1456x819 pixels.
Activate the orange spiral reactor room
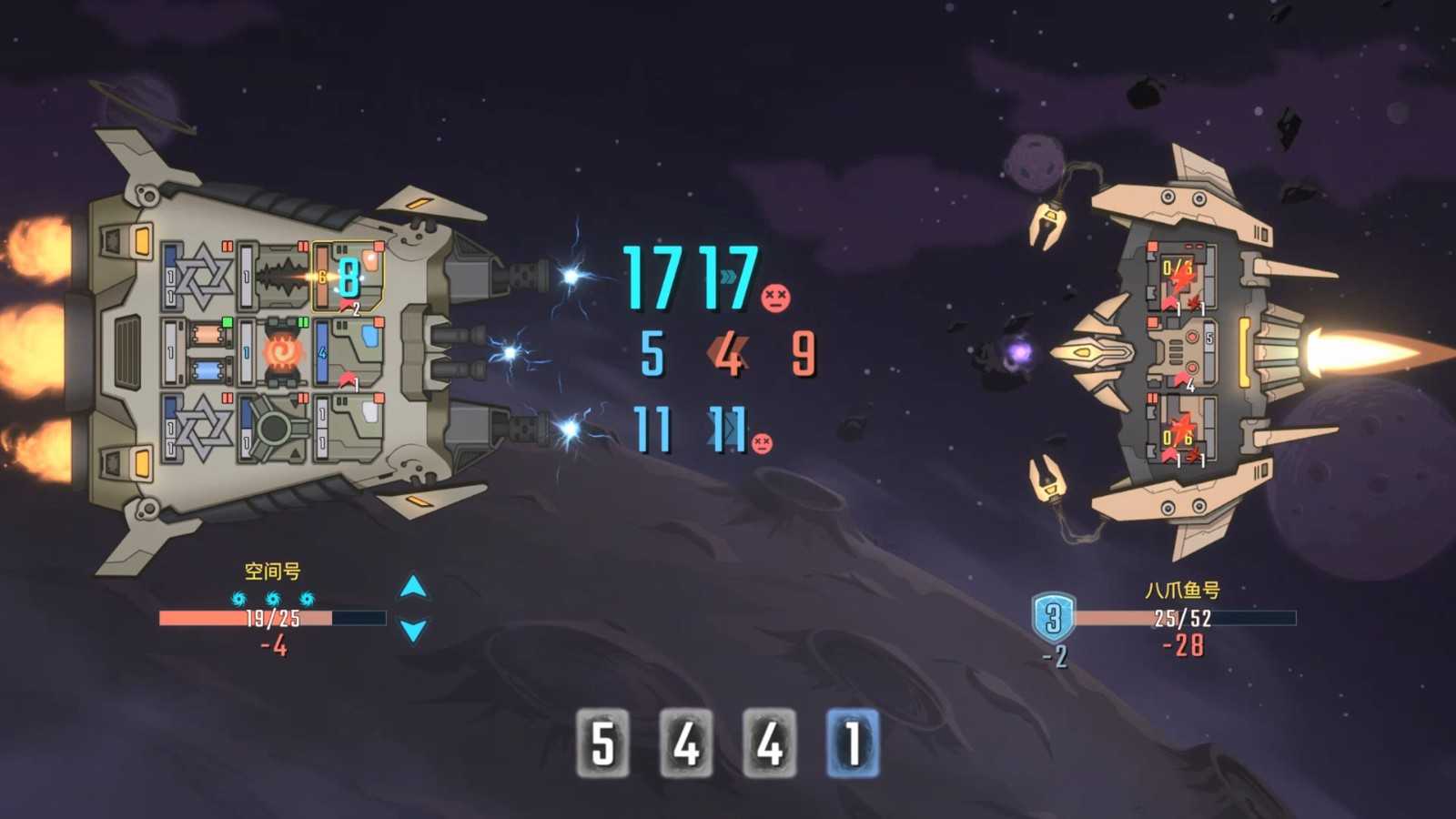click(x=279, y=352)
